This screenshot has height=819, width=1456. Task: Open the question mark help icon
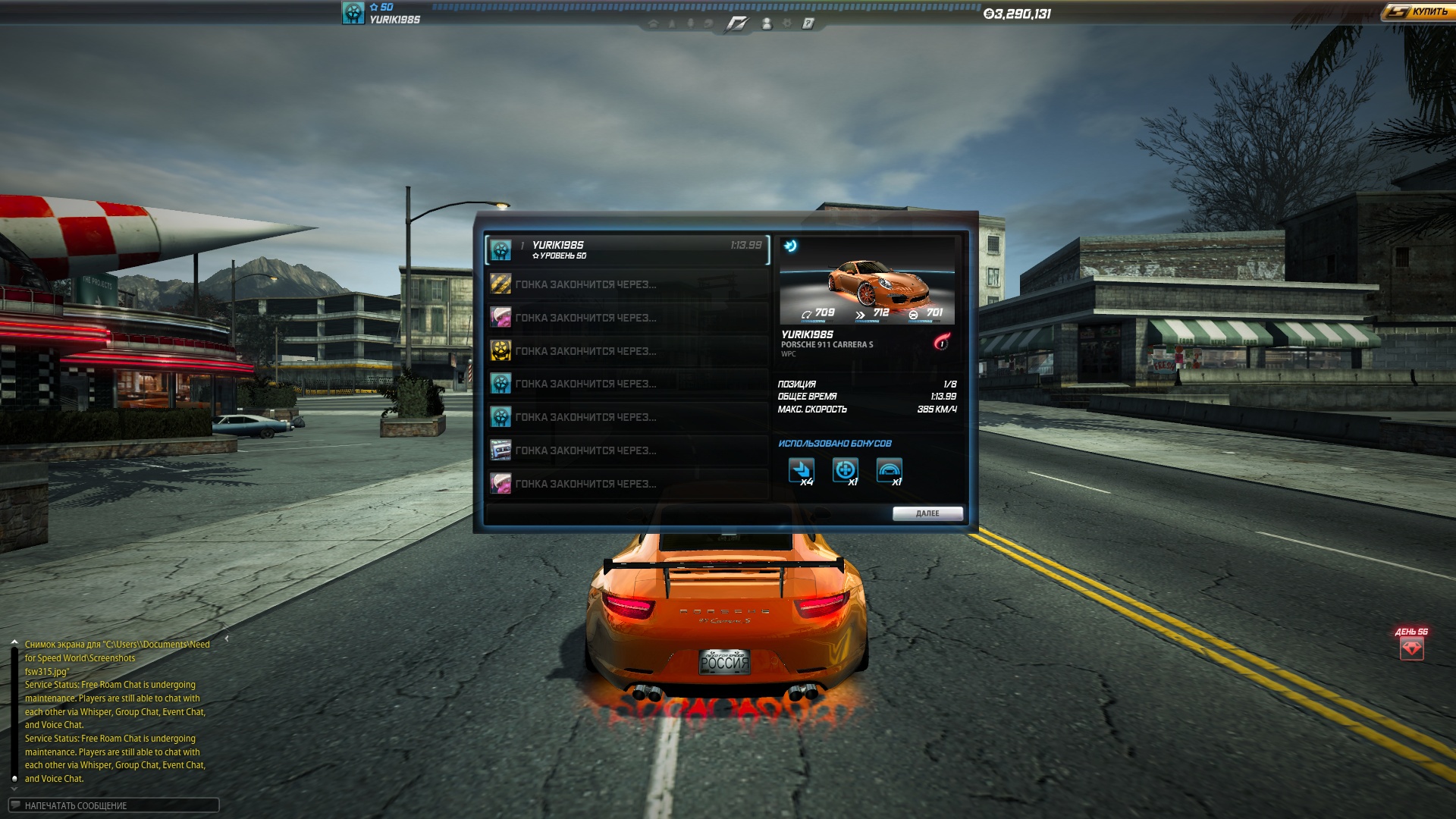pyautogui.click(x=808, y=24)
